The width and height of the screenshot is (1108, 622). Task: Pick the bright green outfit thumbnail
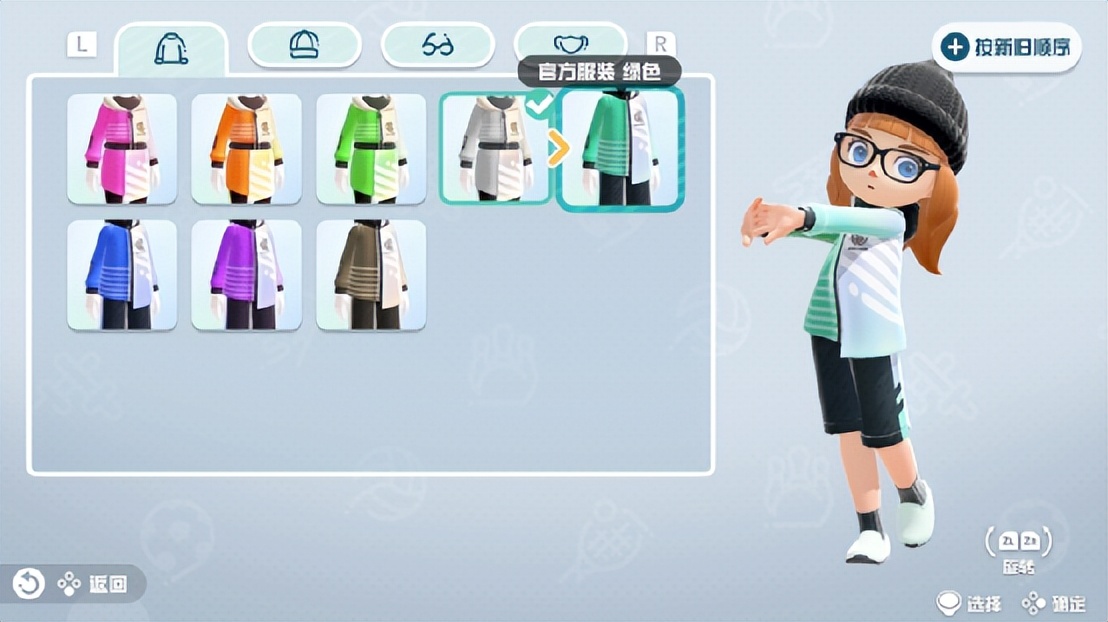point(371,149)
